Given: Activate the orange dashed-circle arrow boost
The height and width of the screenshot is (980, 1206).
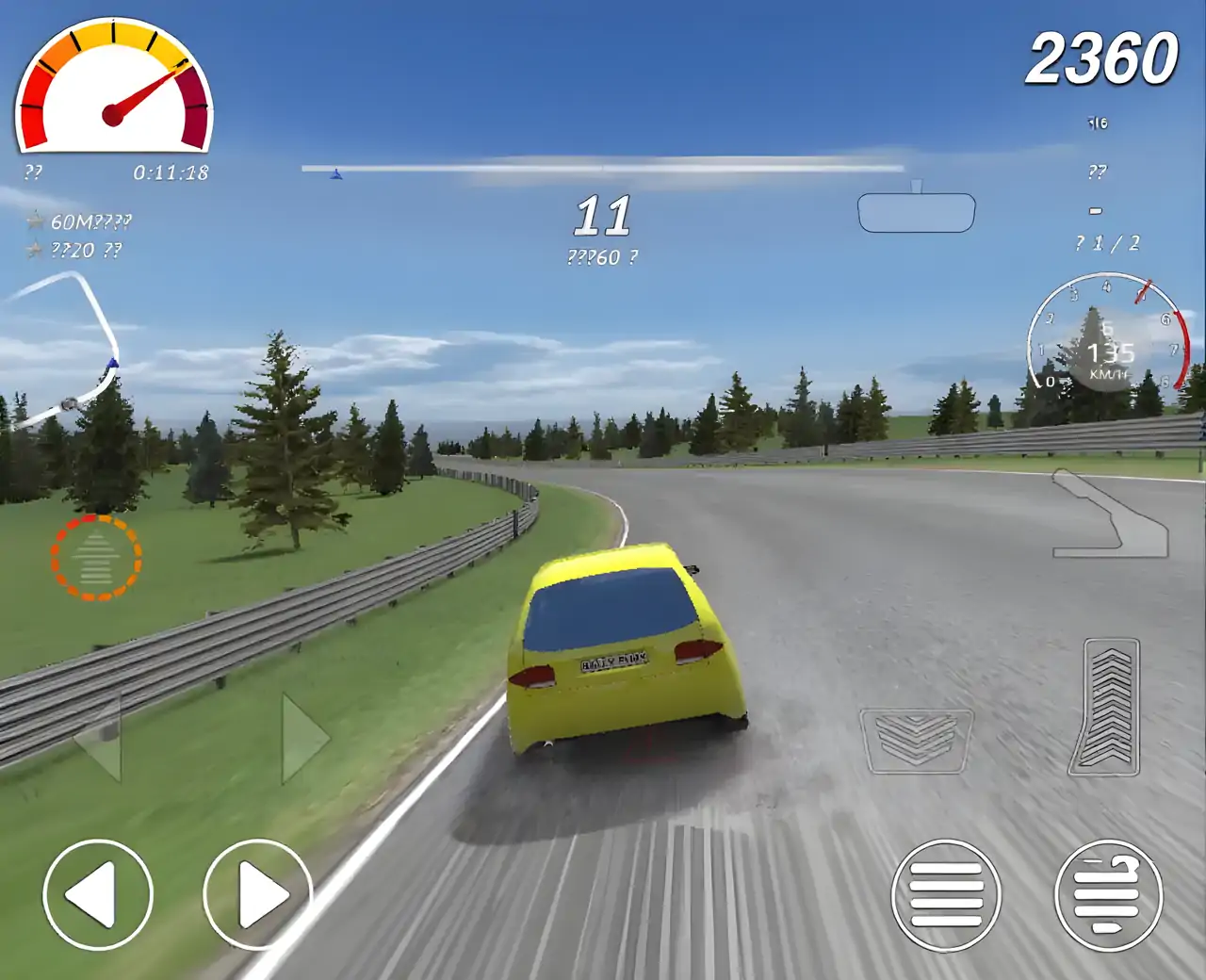Looking at the screenshot, I should (96, 558).
